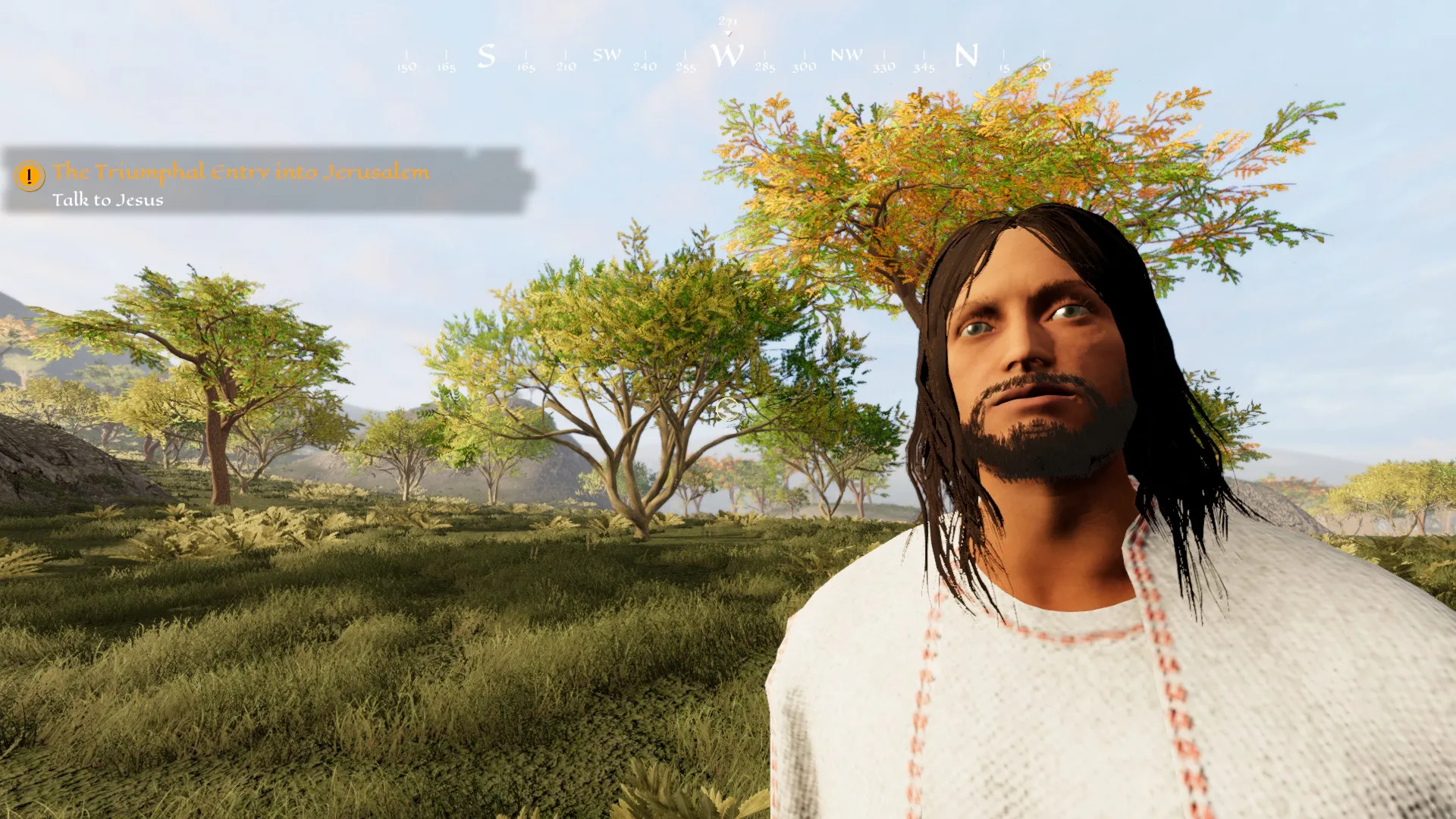Open the quest title The Triumphal Entry into Jerusalem
The width and height of the screenshot is (1456, 819).
[241, 172]
